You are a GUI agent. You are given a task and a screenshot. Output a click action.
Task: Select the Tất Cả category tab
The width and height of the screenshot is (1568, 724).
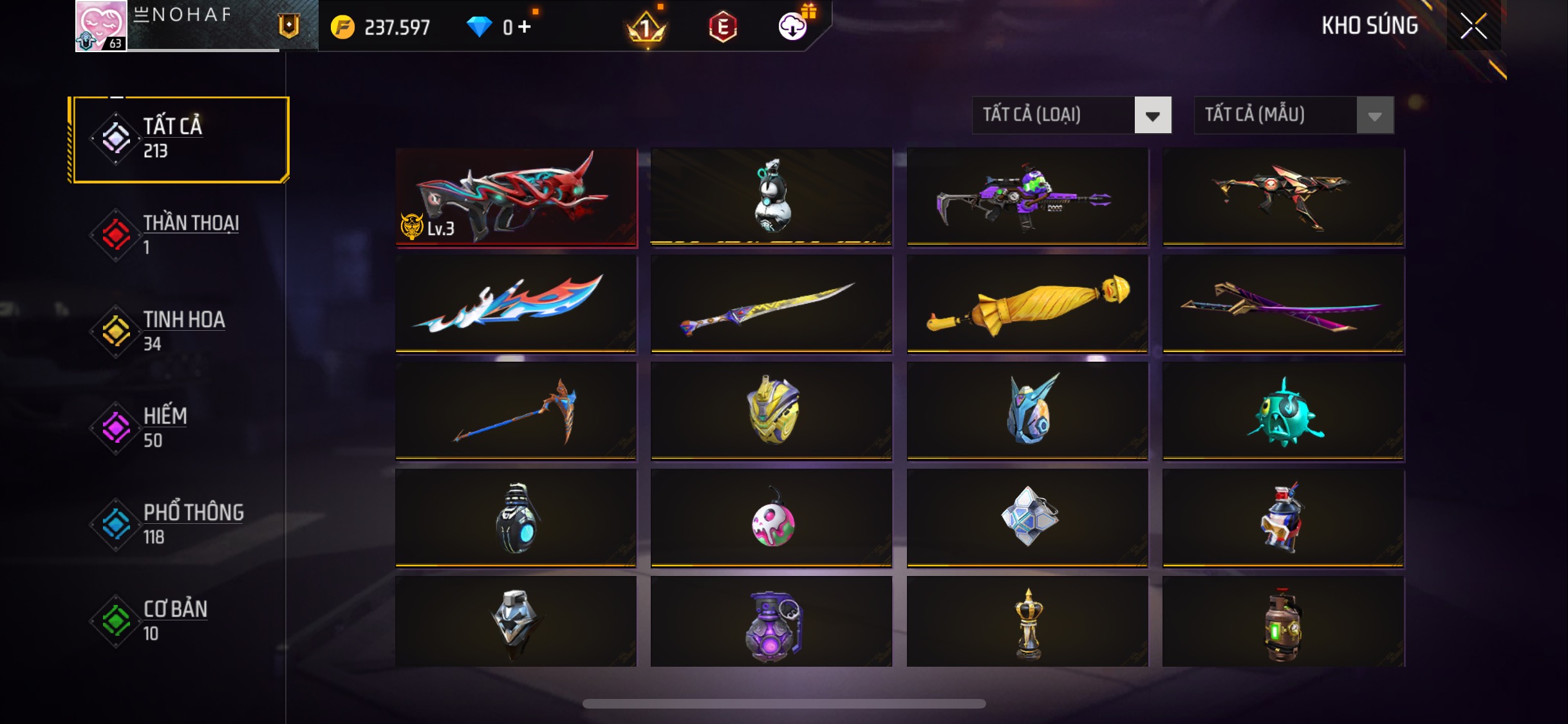click(x=181, y=139)
